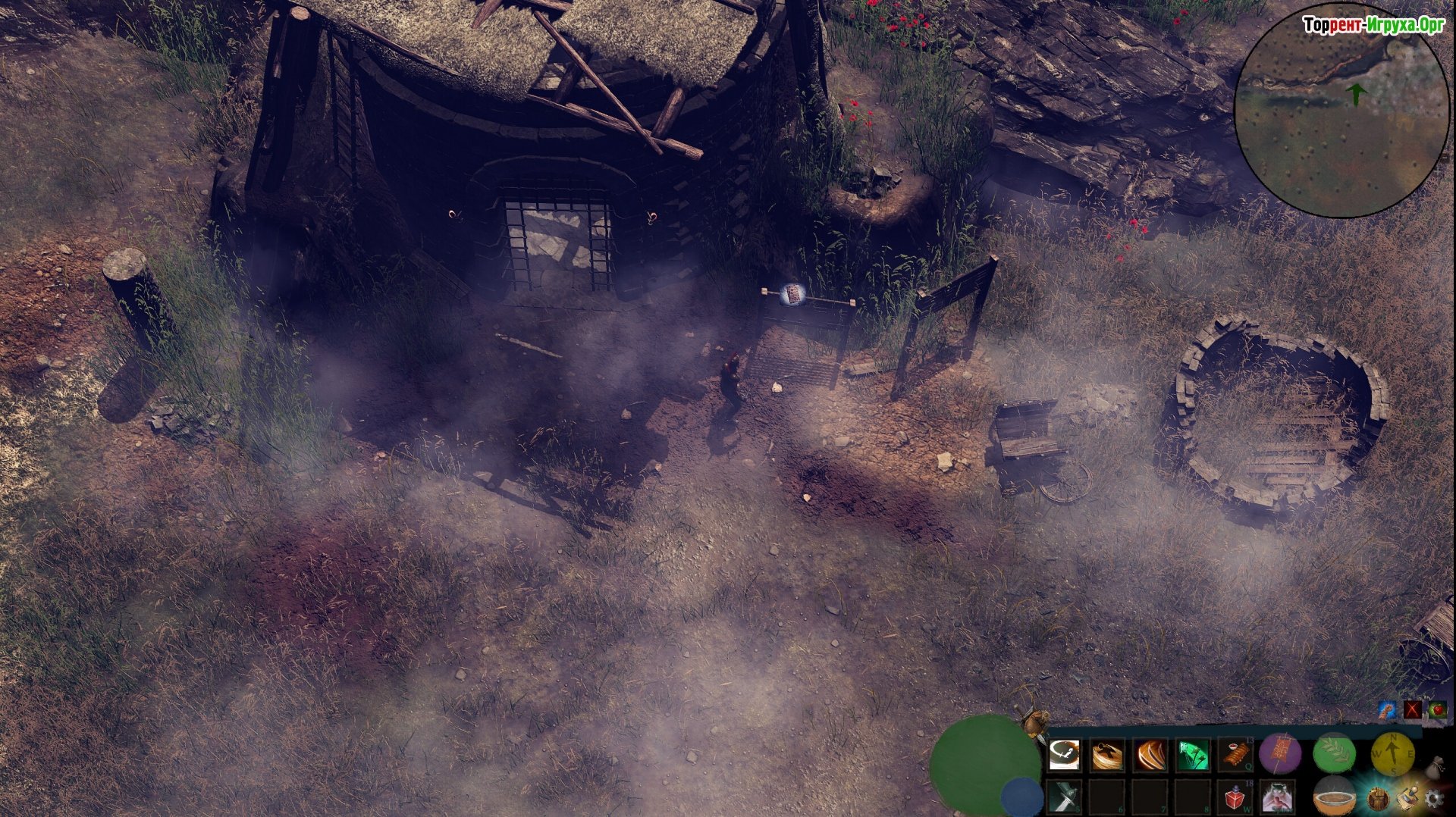Select the green glowing strike skill
Image resolution: width=1456 pixels, height=817 pixels.
coord(1193,755)
